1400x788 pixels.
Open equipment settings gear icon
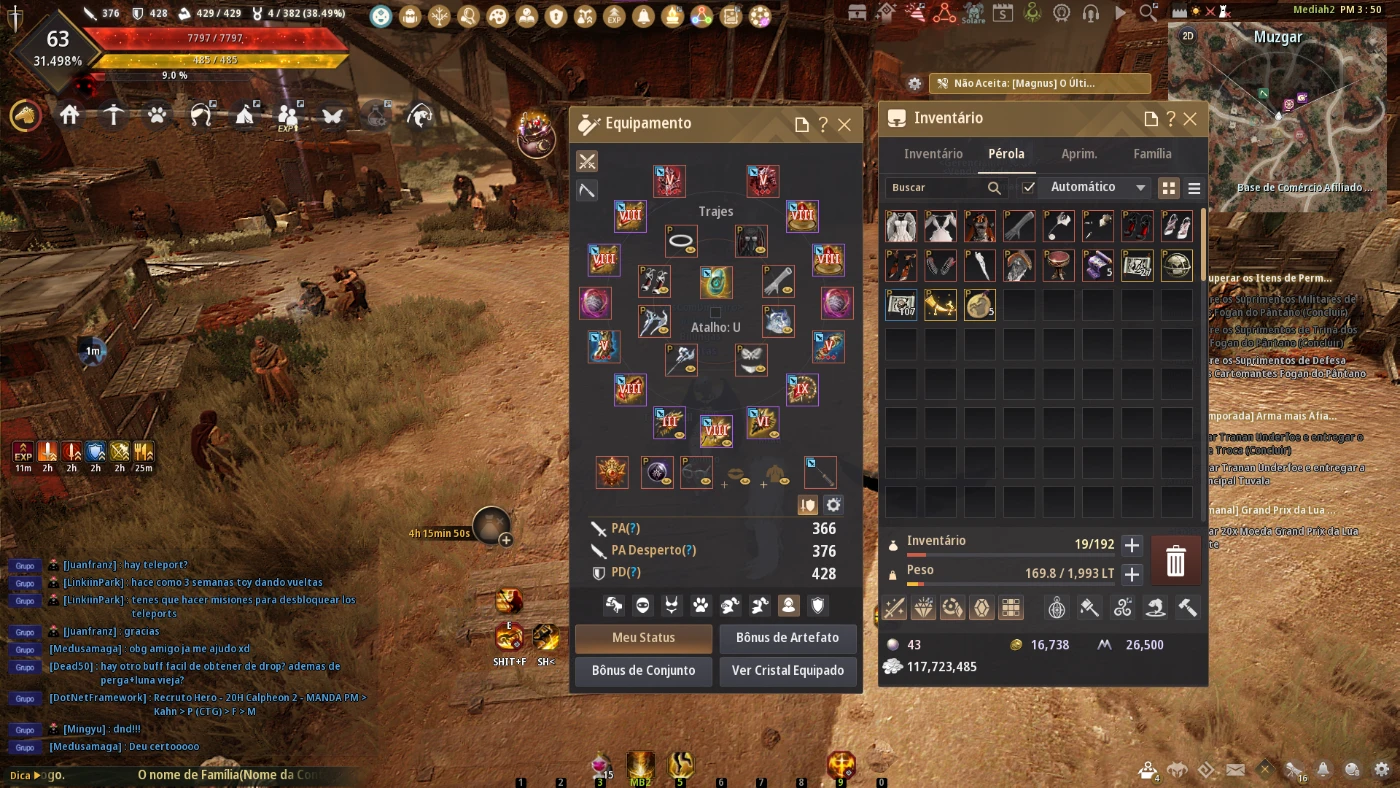click(x=833, y=505)
